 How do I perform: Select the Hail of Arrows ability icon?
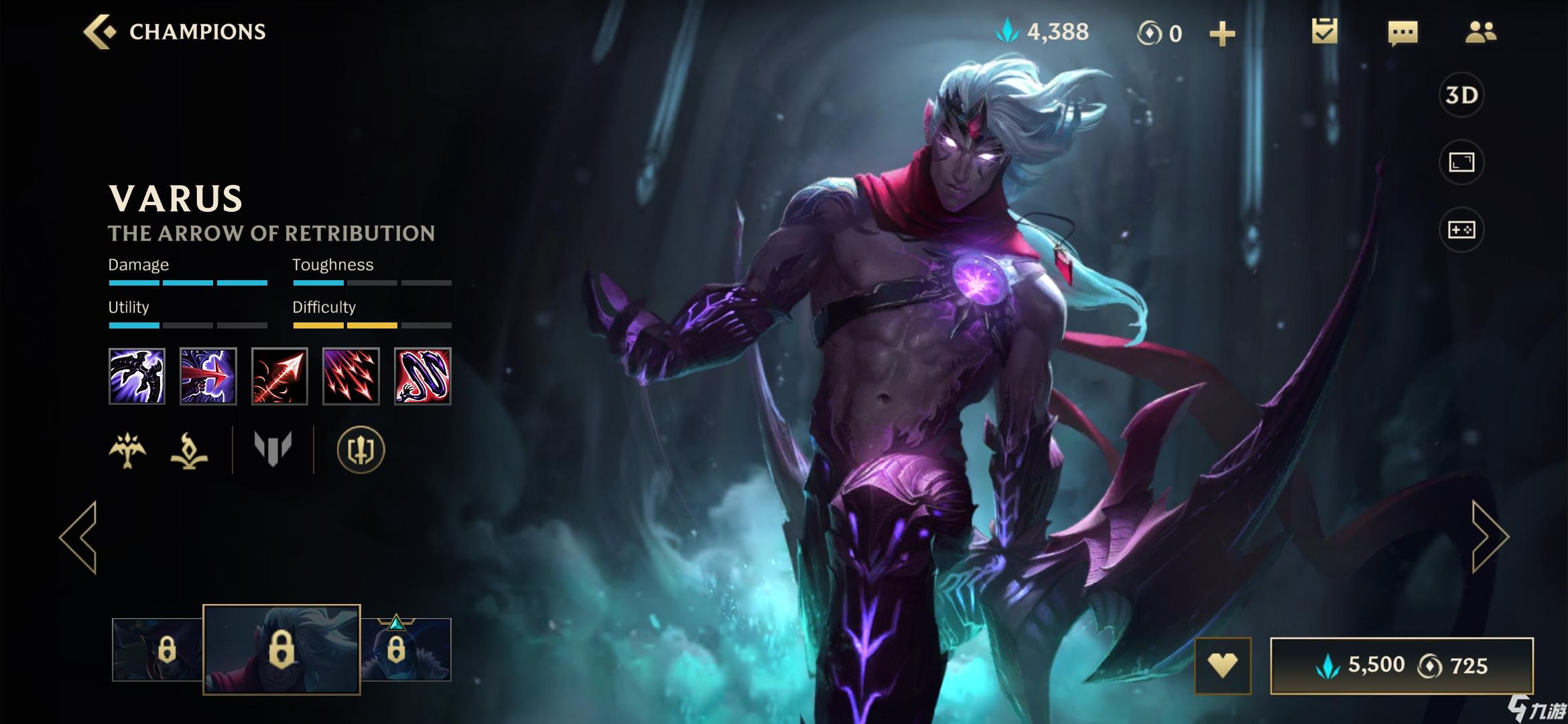(x=351, y=376)
